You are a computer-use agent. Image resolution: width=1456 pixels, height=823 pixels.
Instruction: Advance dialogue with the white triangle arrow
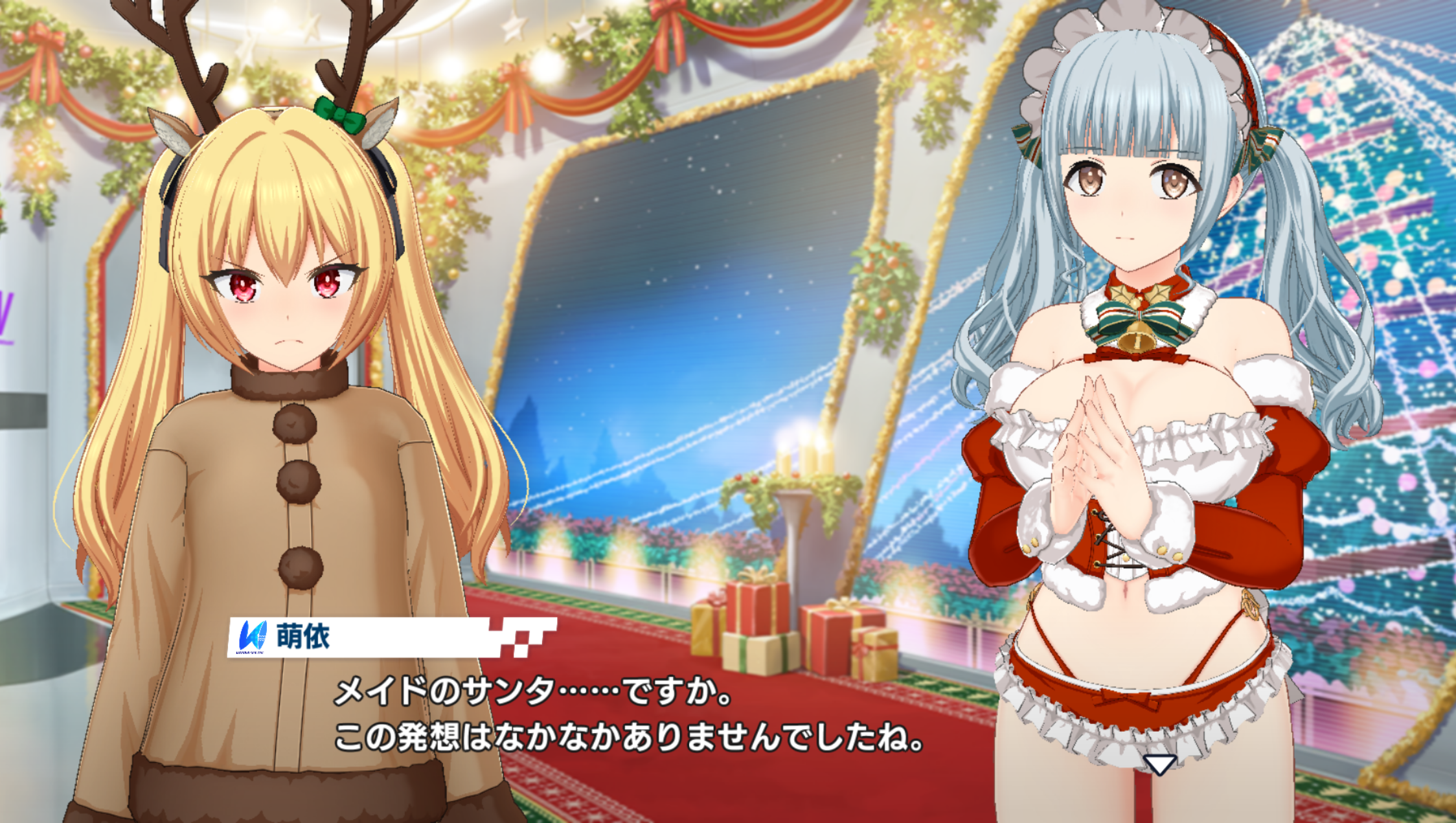(x=1159, y=765)
